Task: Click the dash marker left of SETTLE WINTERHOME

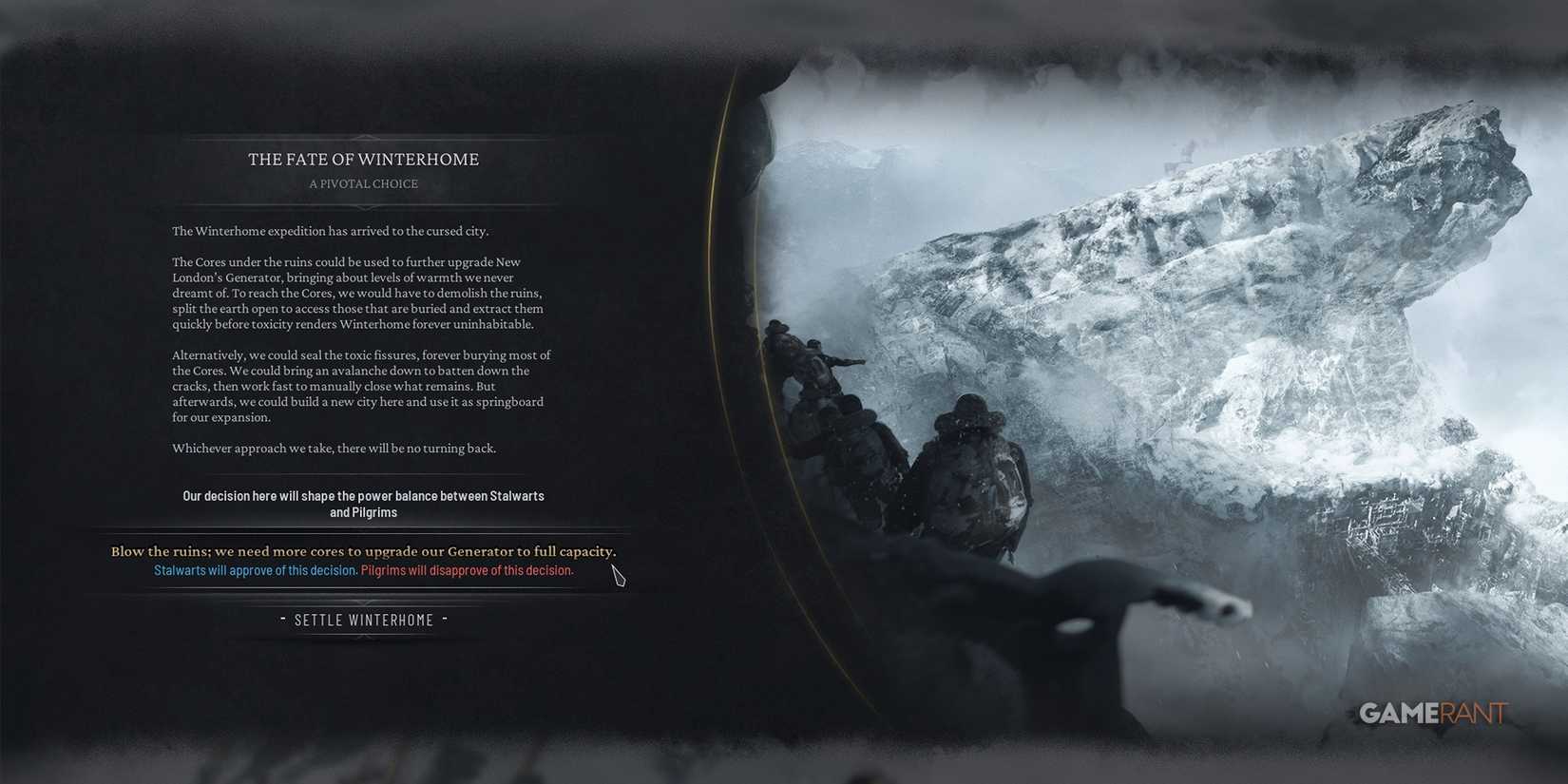Action: [282, 619]
